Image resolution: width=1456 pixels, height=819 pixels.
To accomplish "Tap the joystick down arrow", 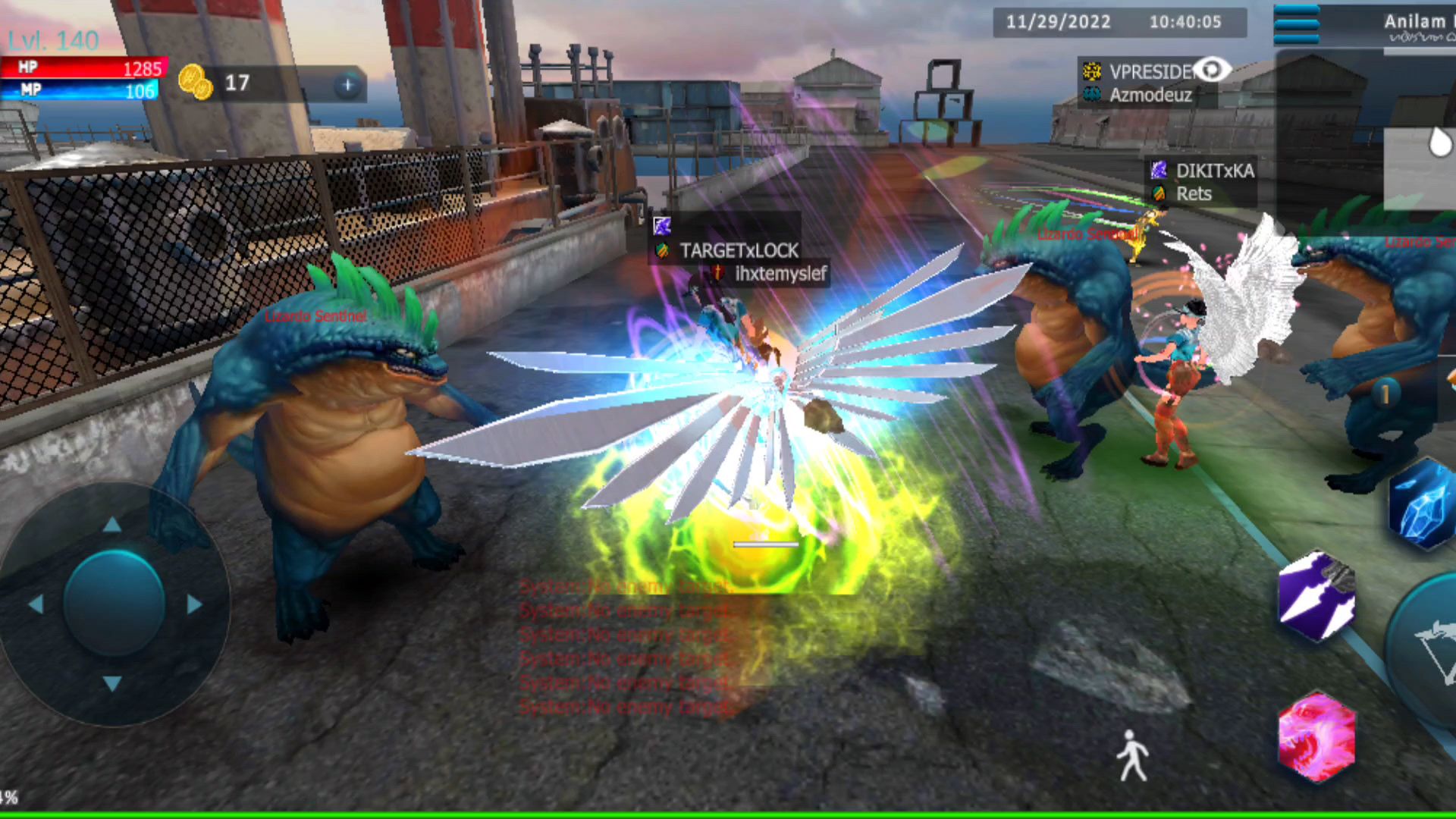I will pos(112,683).
